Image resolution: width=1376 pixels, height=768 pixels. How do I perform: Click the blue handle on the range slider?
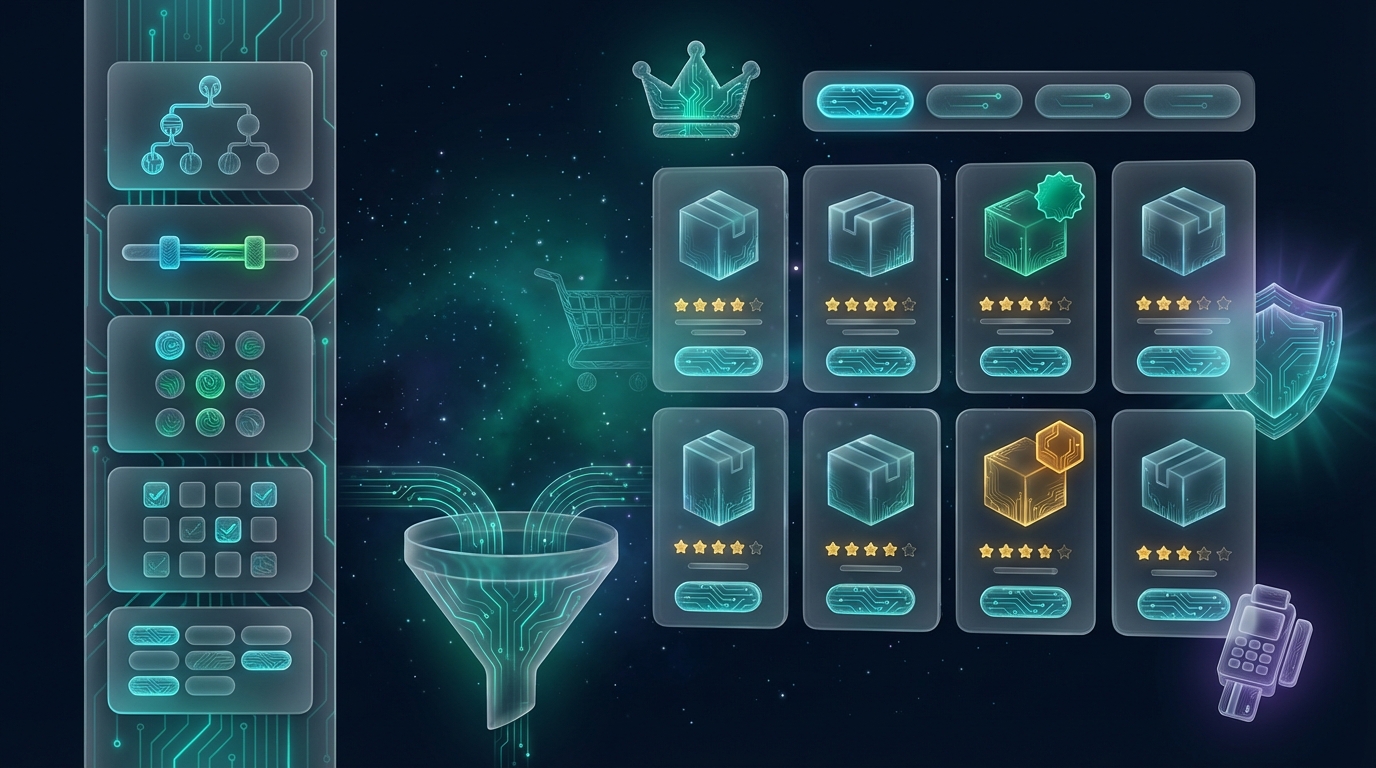pos(168,252)
